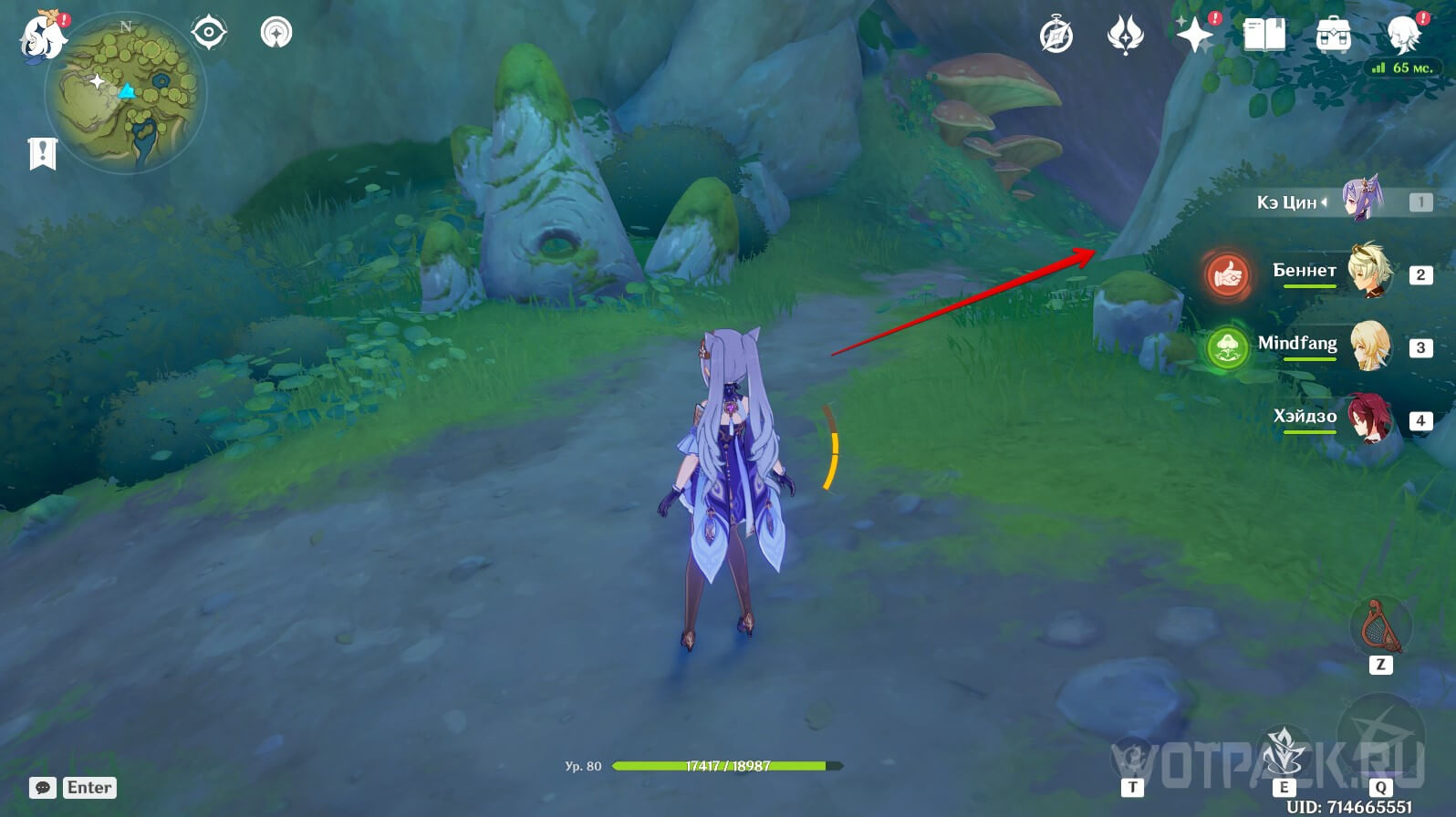Image resolution: width=1456 pixels, height=817 pixels.
Task: Select active character Кэ Цин
Action: (x=1361, y=200)
